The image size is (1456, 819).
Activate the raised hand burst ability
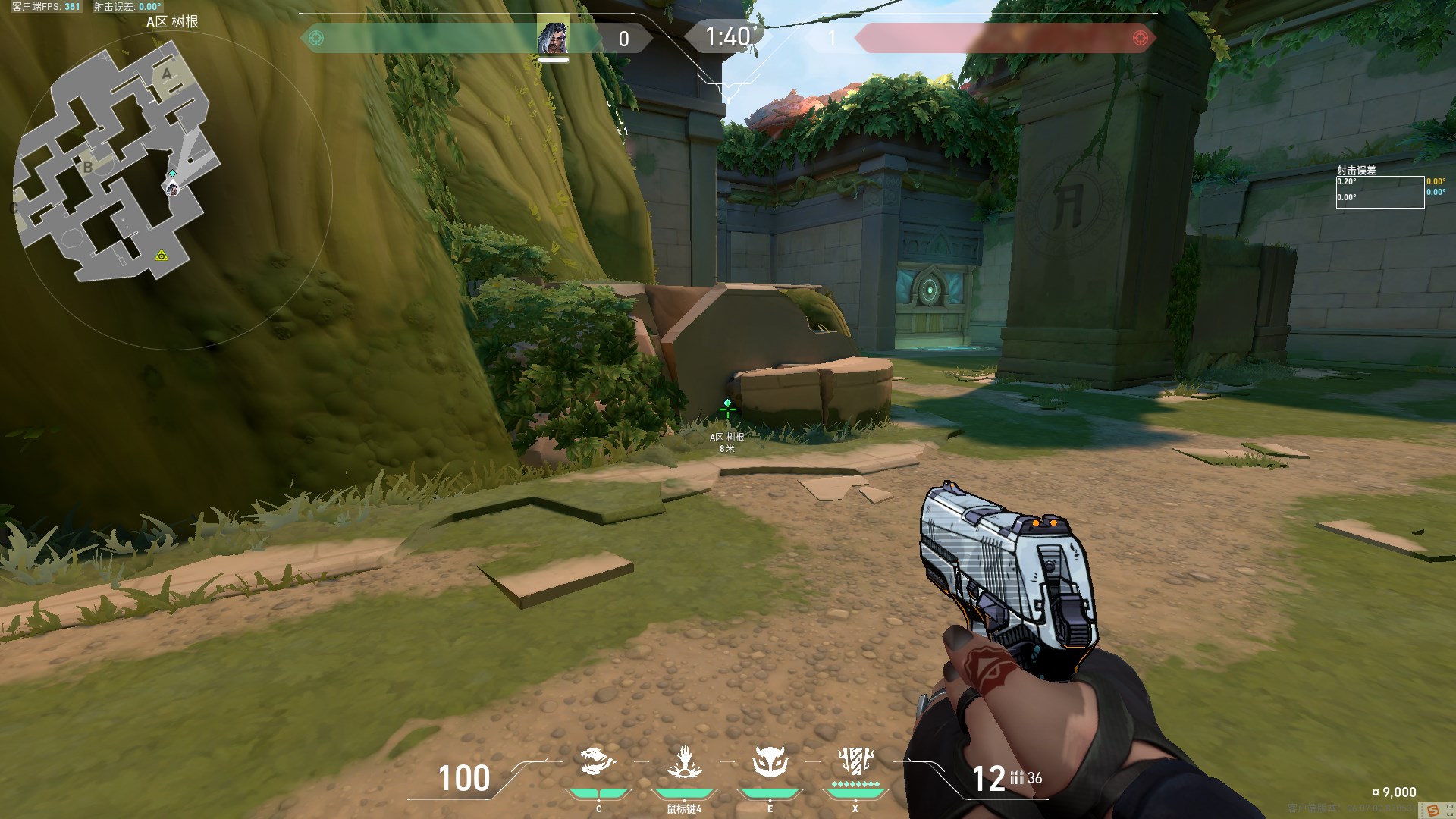pos(684,761)
